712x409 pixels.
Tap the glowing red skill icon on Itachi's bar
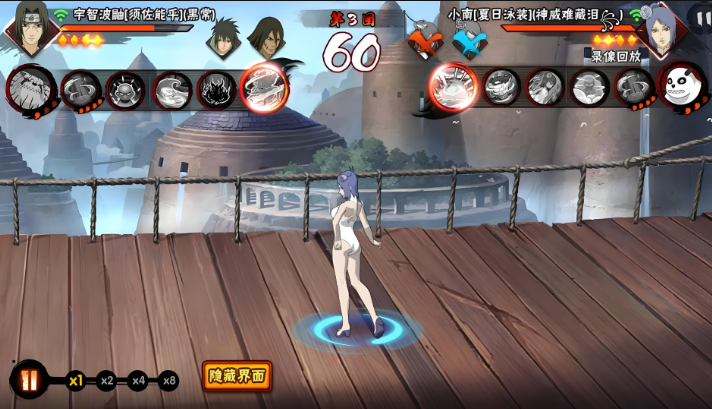[264, 87]
